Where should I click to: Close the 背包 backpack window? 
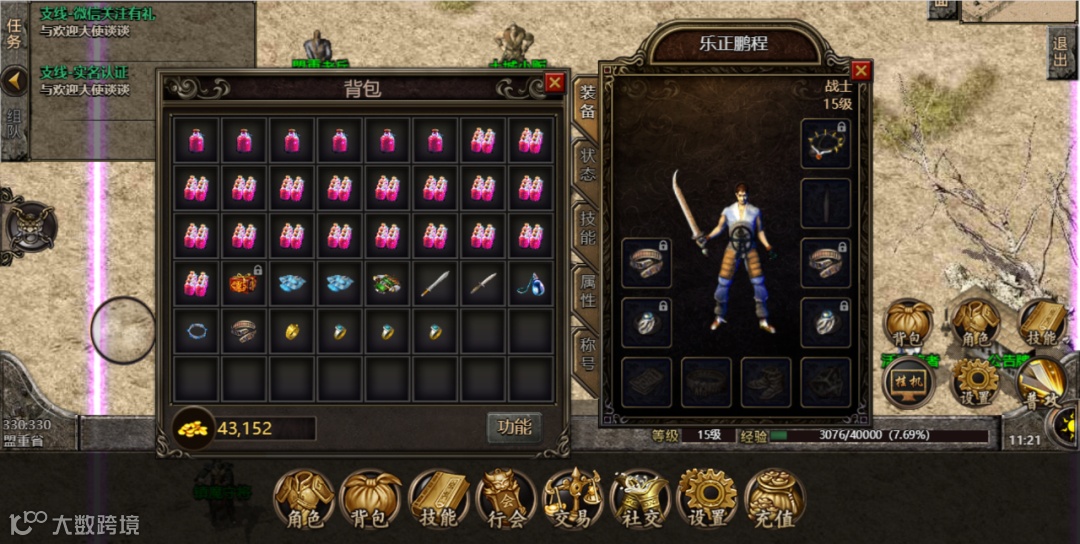click(555, 83)
